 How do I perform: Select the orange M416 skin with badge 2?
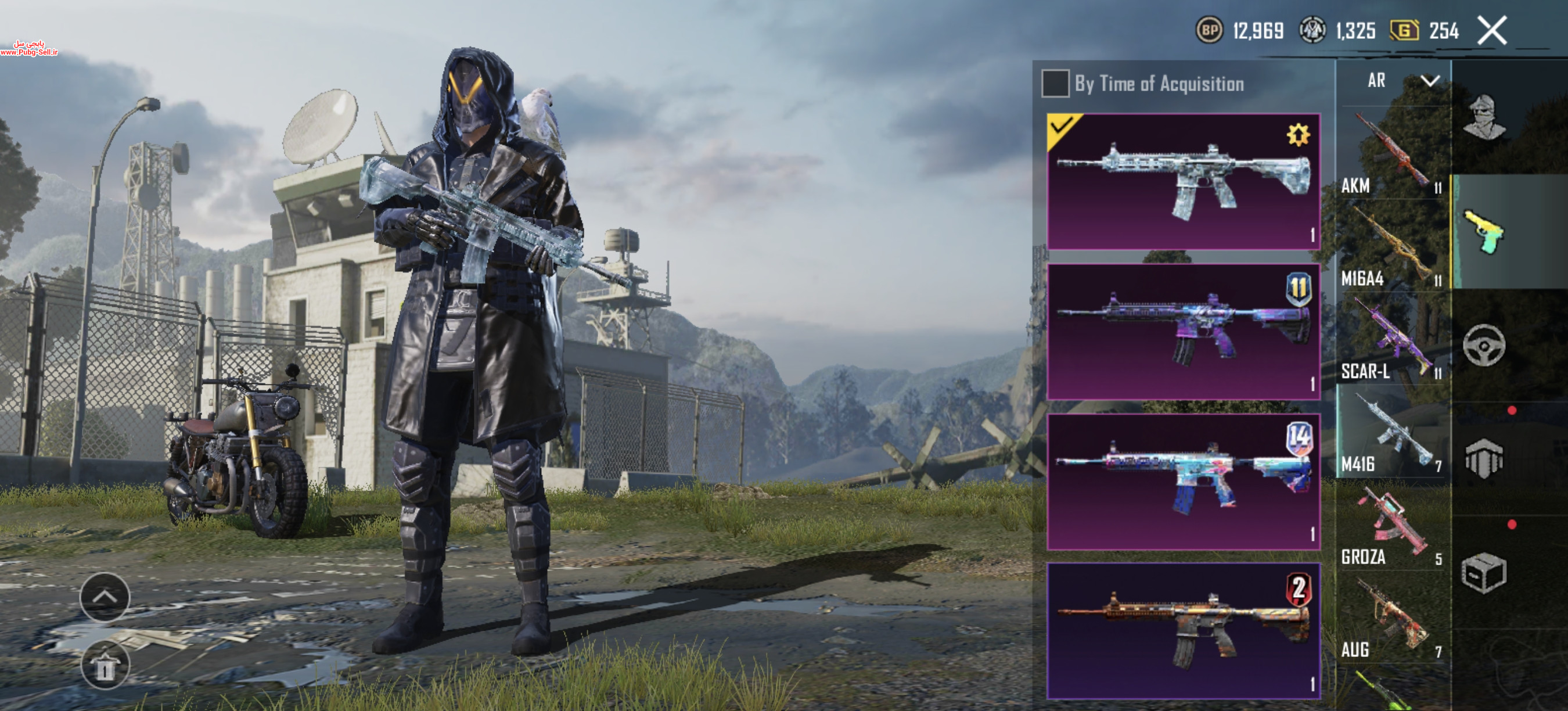pyautogui.click(x=1183, y=631)
